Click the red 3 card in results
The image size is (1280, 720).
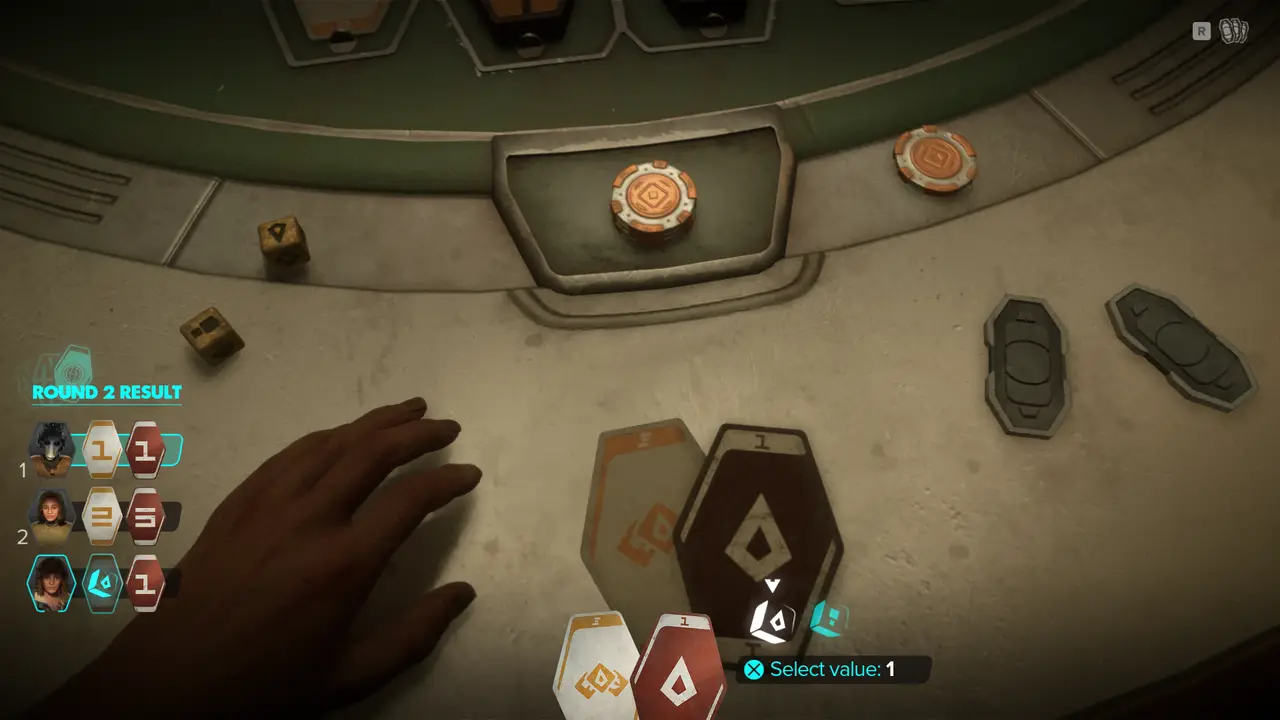click(145, 516)
